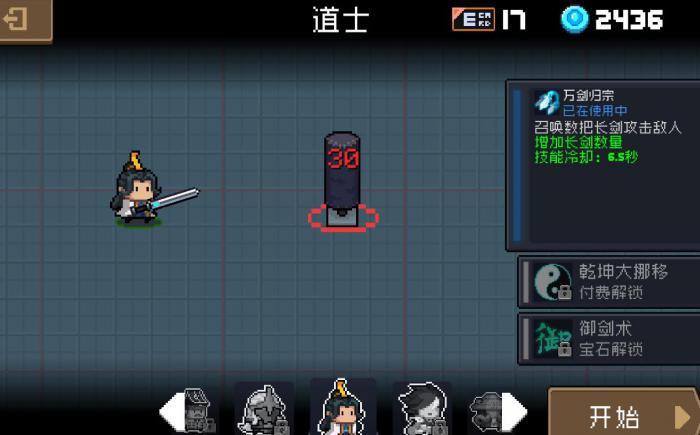Select the 万剑归宗 skill panel
Image resolution: width=700 pixels, height=435 pixels.
tap(603, 165)
